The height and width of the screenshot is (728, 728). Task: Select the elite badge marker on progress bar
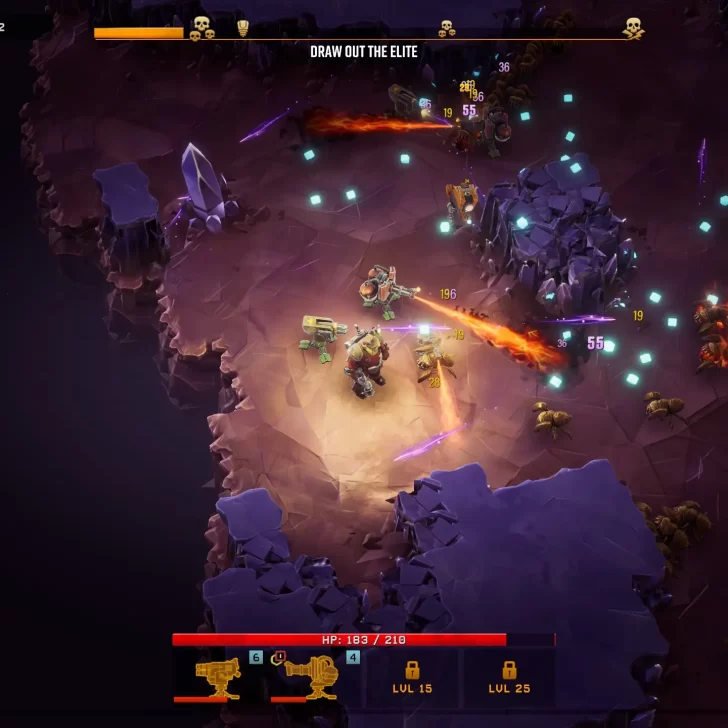(x=243, y=28)
